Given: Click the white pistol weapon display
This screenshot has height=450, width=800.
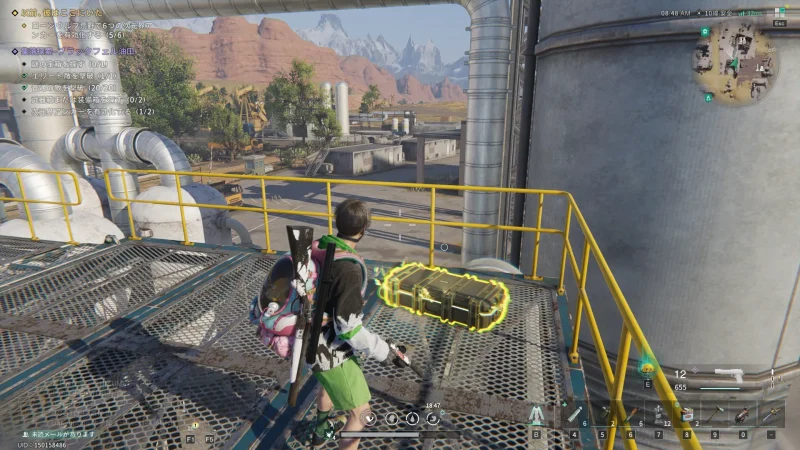Looking at the screenshot, I should point(727,375).
